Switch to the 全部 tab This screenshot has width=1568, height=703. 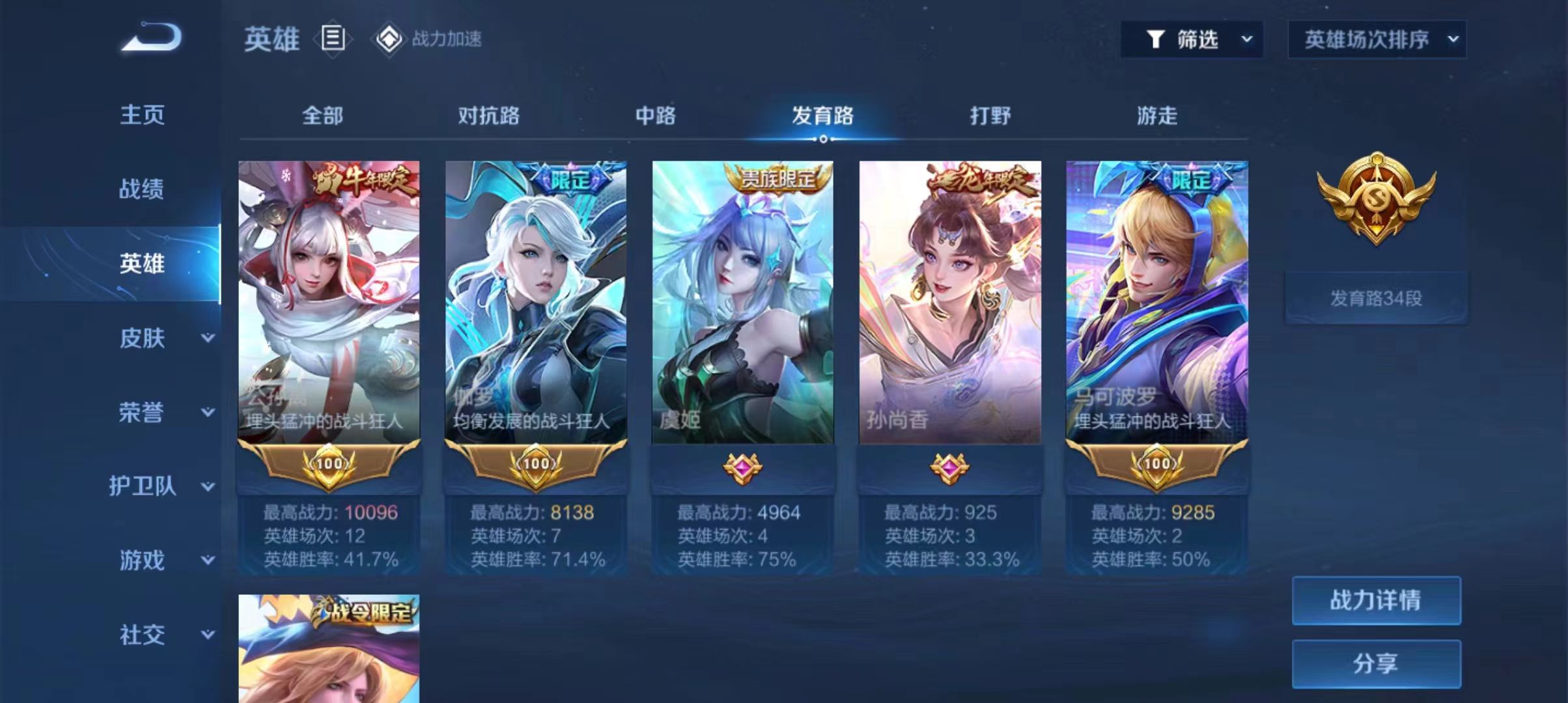pyautogui.click(x=322, y=116)
